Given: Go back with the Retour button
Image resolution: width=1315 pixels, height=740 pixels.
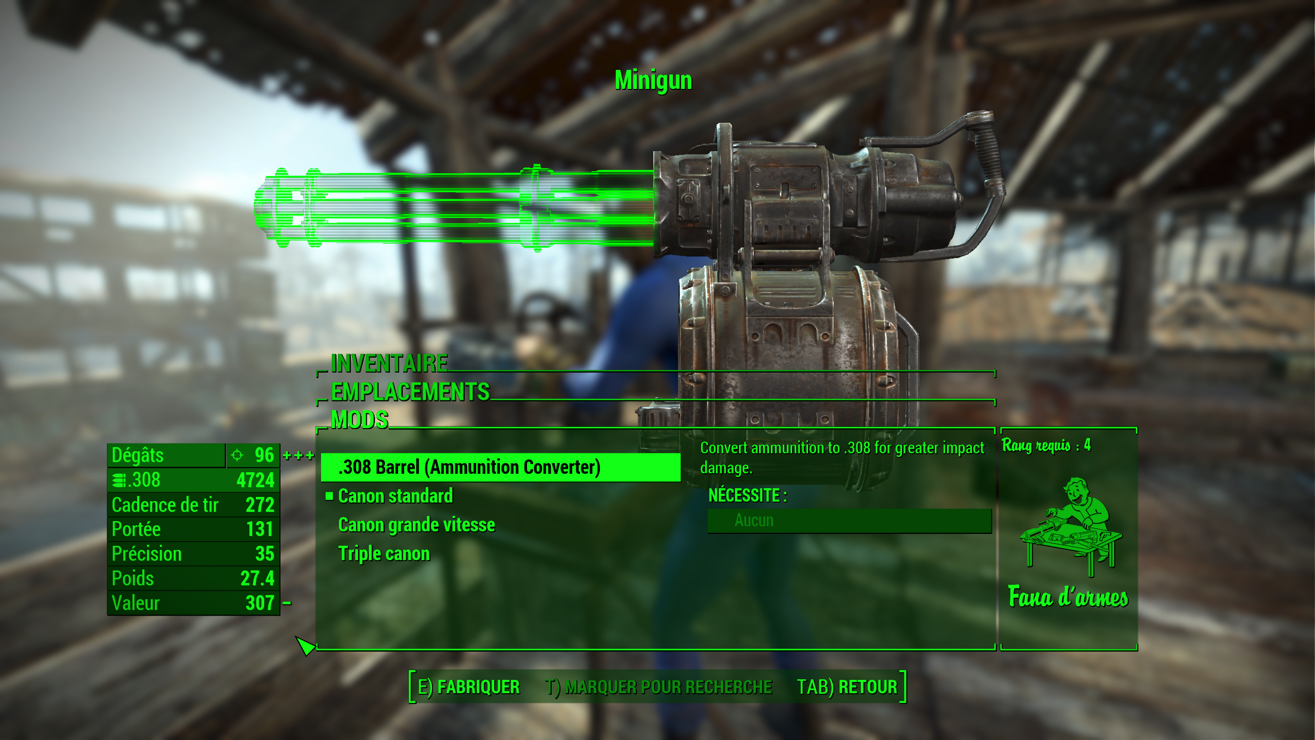Looking at the screenshot, I should [847, 687].
